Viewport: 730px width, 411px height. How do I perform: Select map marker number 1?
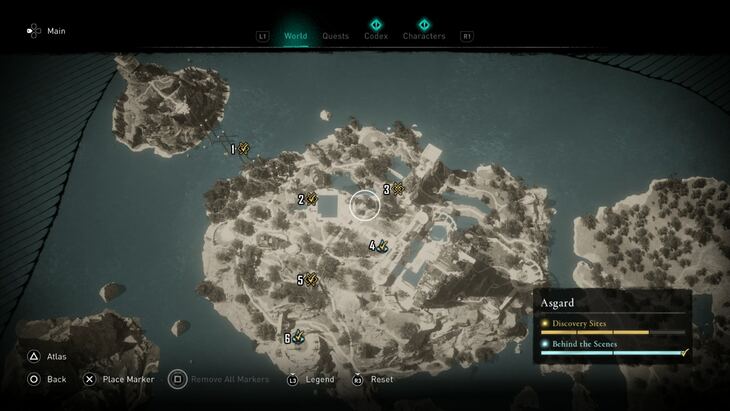(242, 149)
